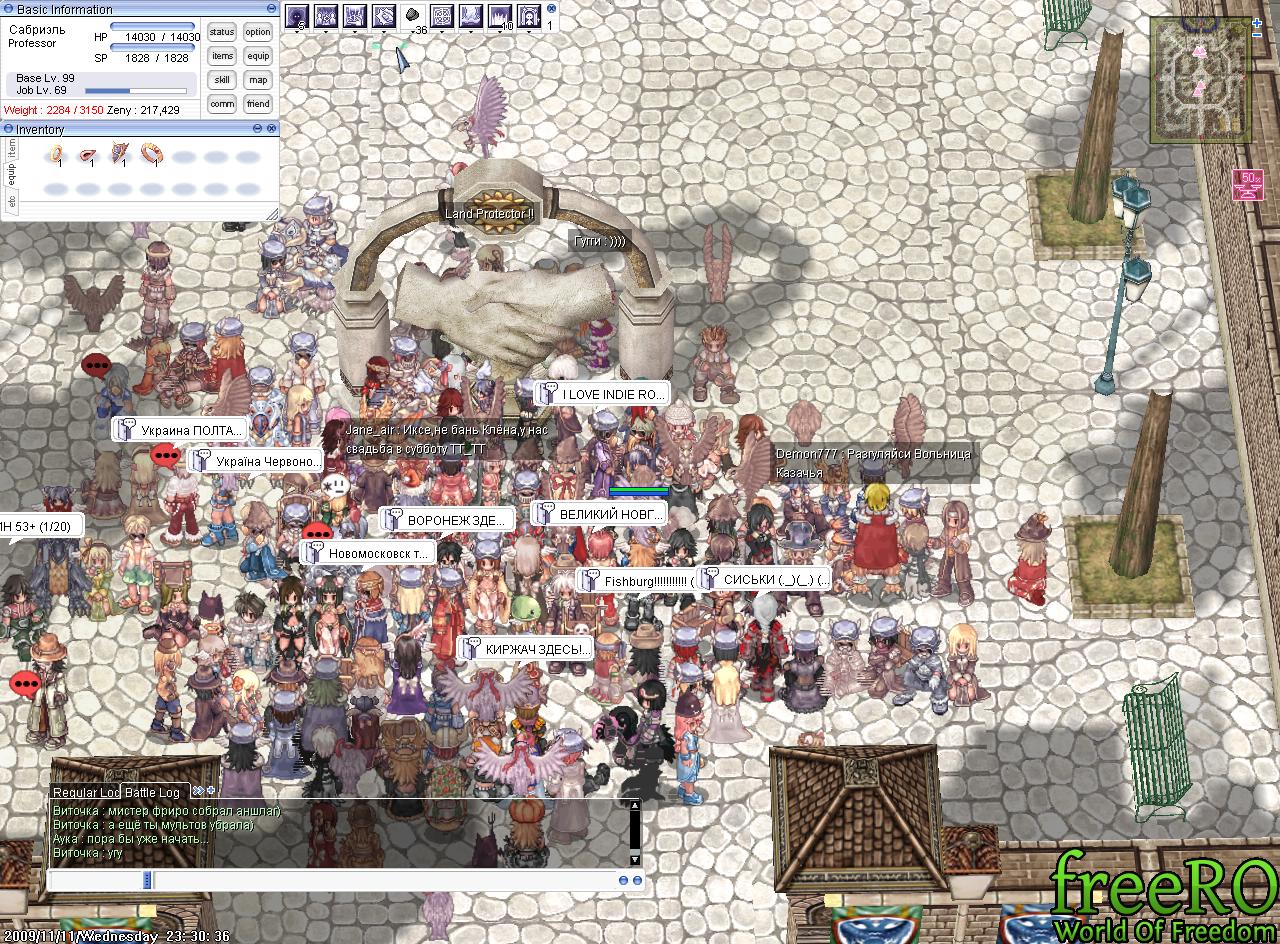Open the status window

coord(222,32)
